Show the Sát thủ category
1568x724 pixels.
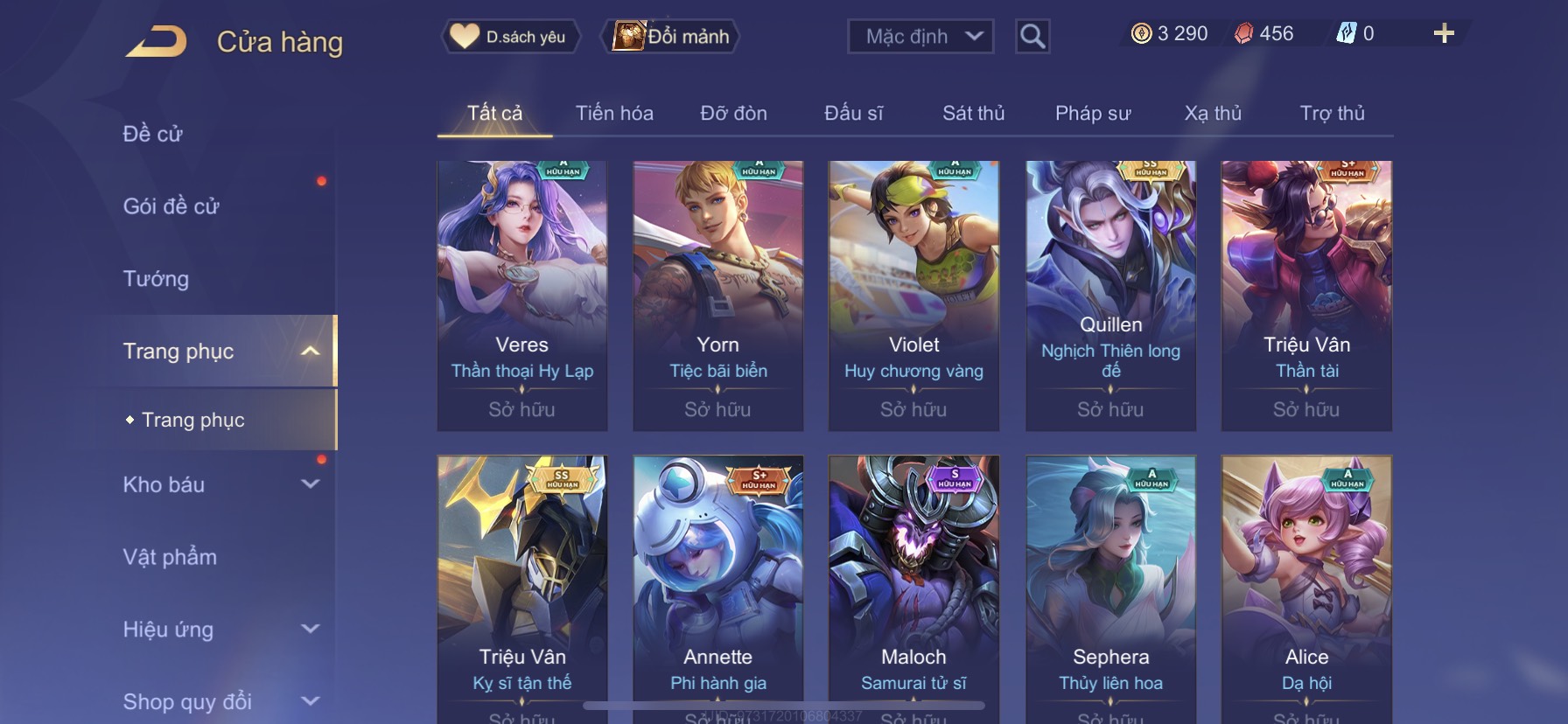coord(973,114)
